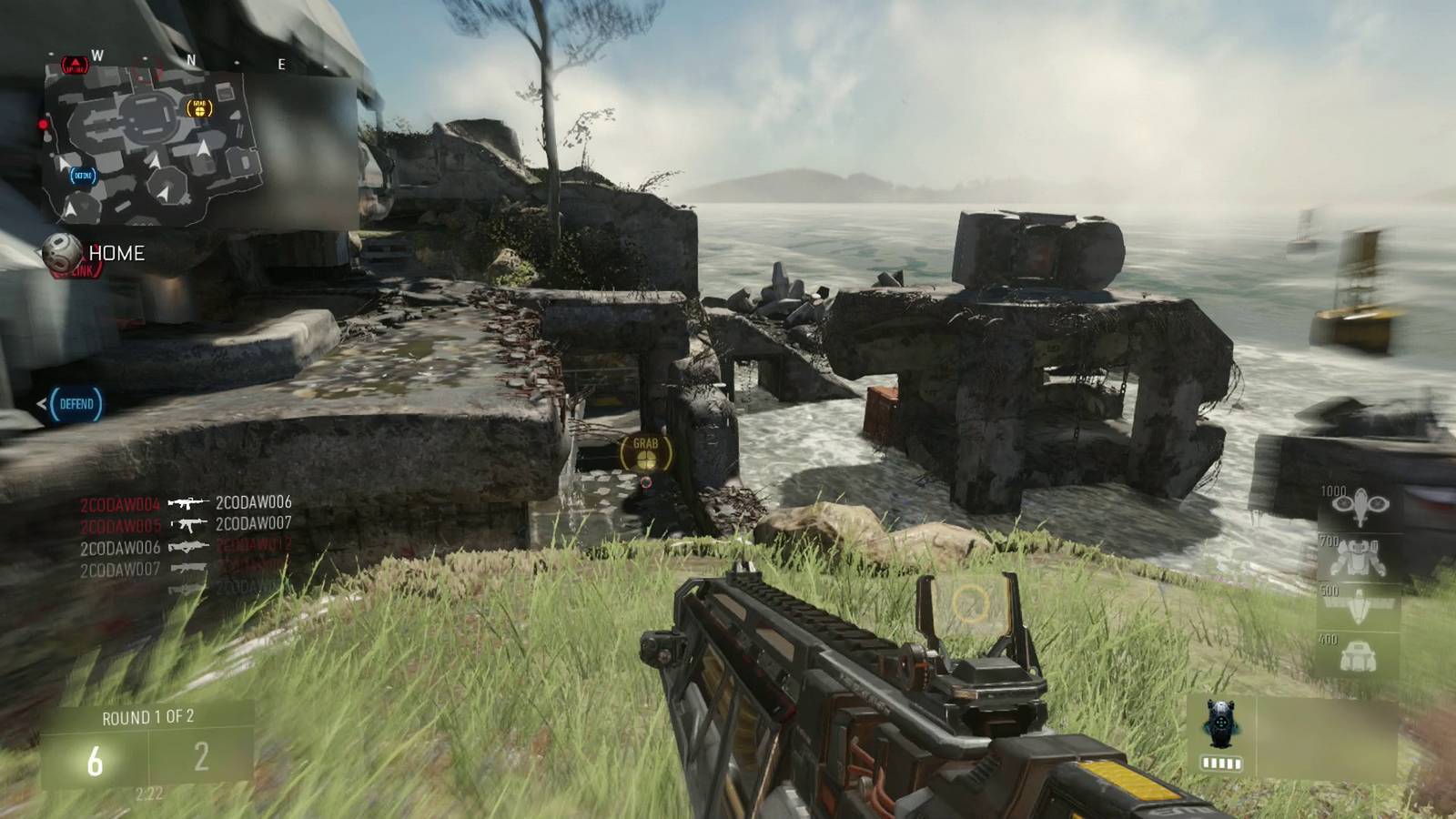Screen dimensions: 1456x819
Task: Toggle the red teammate dot on minimap edge
Action: pos(43,125)
